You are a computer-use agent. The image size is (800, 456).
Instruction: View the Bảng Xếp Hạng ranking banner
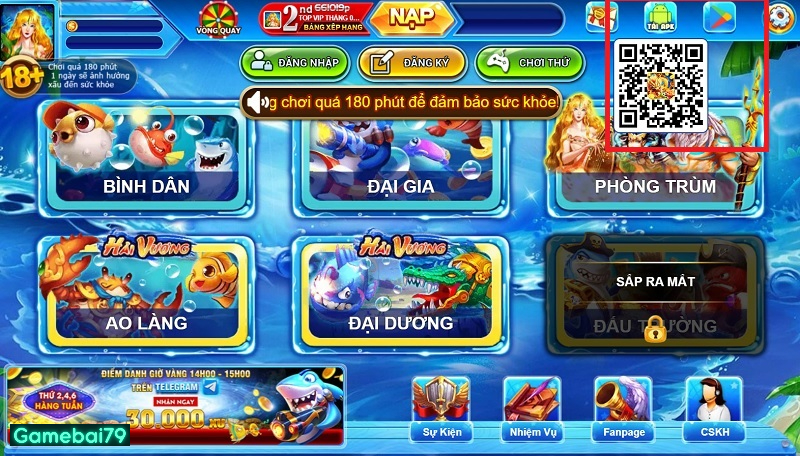(x=310, y=18)
